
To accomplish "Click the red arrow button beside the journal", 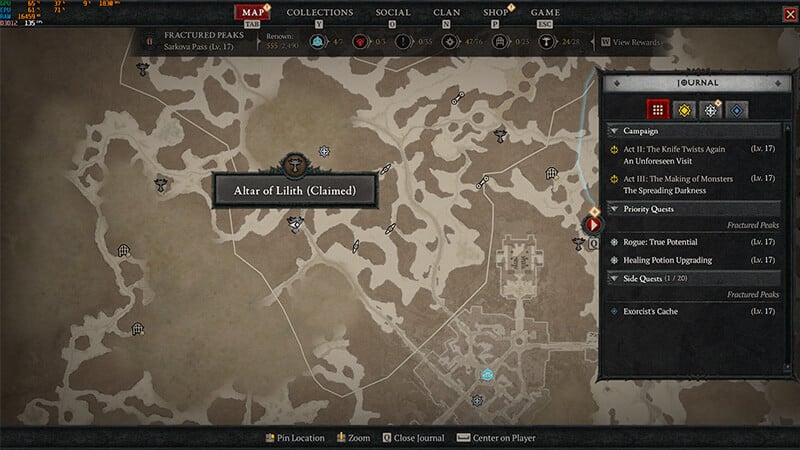I will click(592, 224).
